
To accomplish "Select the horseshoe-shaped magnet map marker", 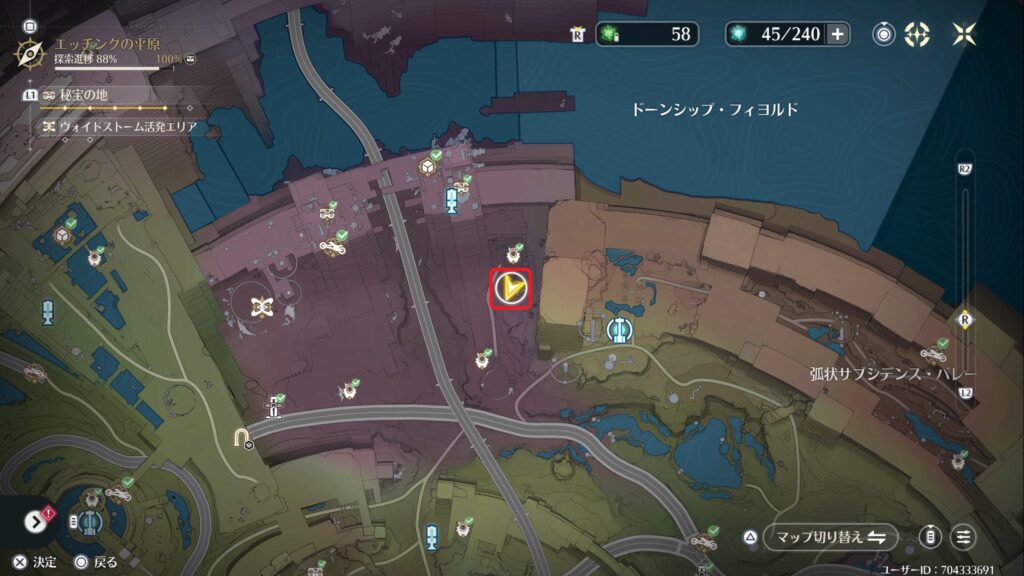I will point(241,437).
